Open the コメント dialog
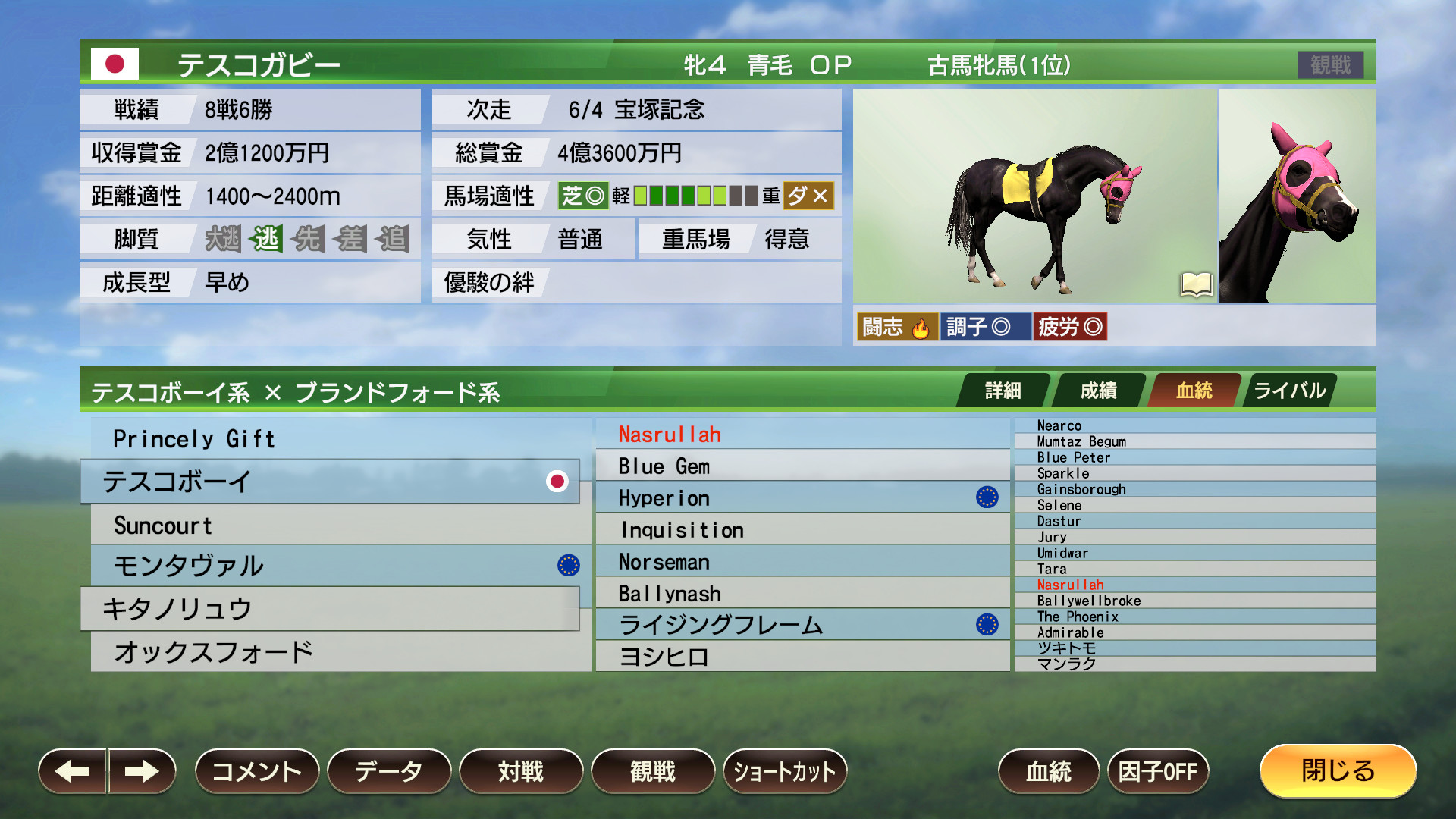The image size is (1456, 819). click(256, 770)
